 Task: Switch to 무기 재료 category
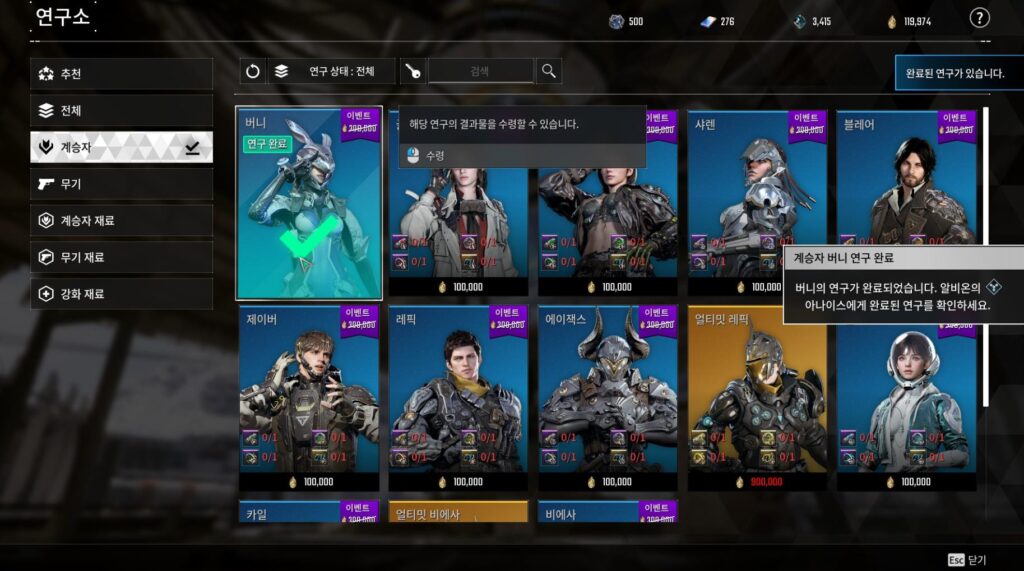pos(121,257)
